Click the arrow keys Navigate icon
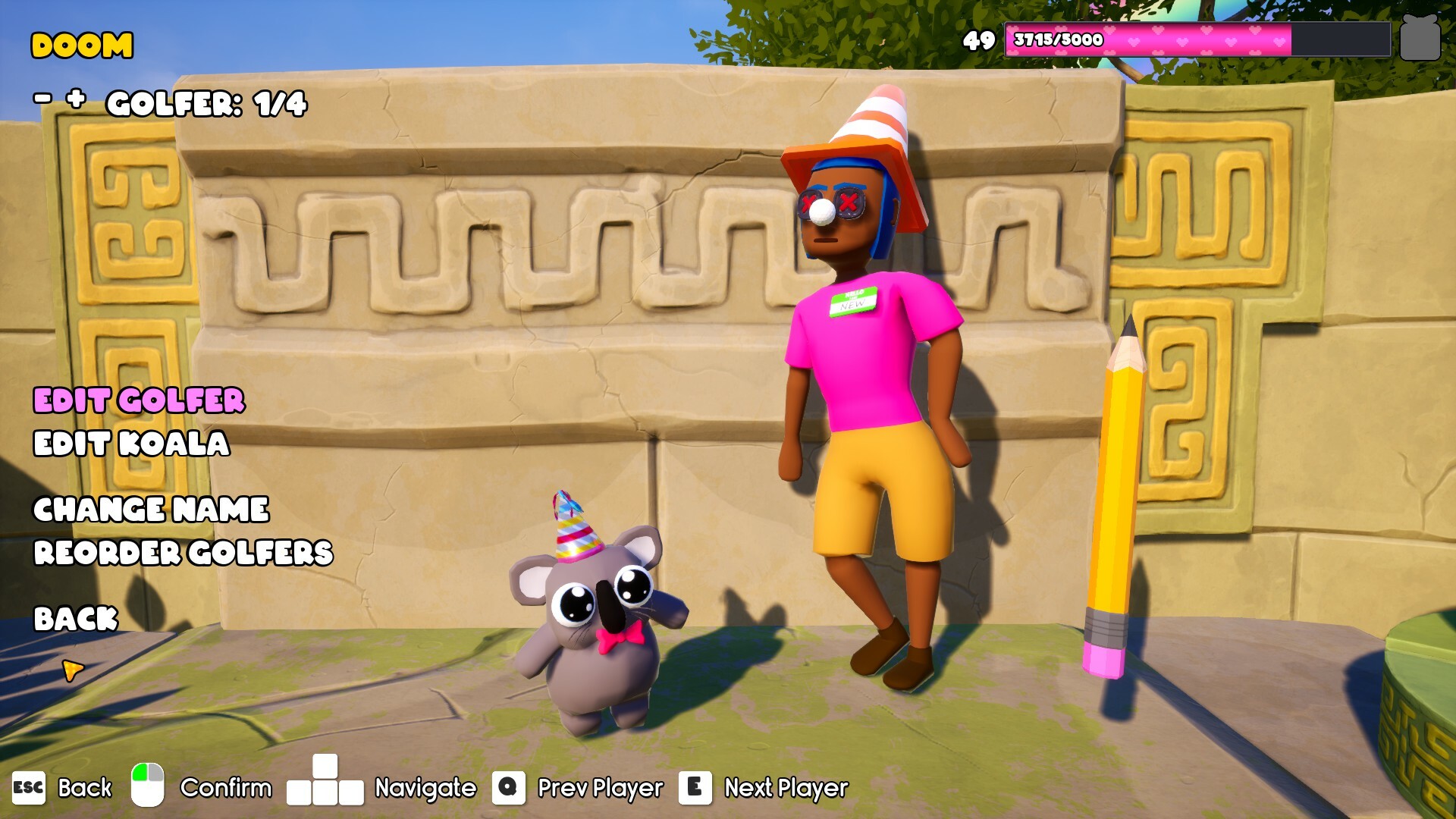The image size is (1456, 819). tap(326, 788)
